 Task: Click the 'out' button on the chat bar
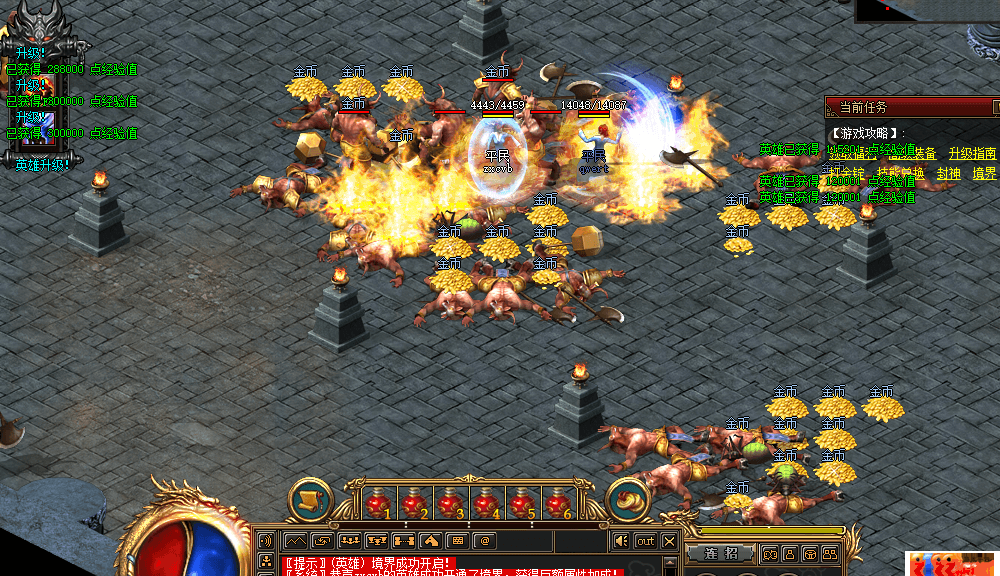click(x=646, y=542)
